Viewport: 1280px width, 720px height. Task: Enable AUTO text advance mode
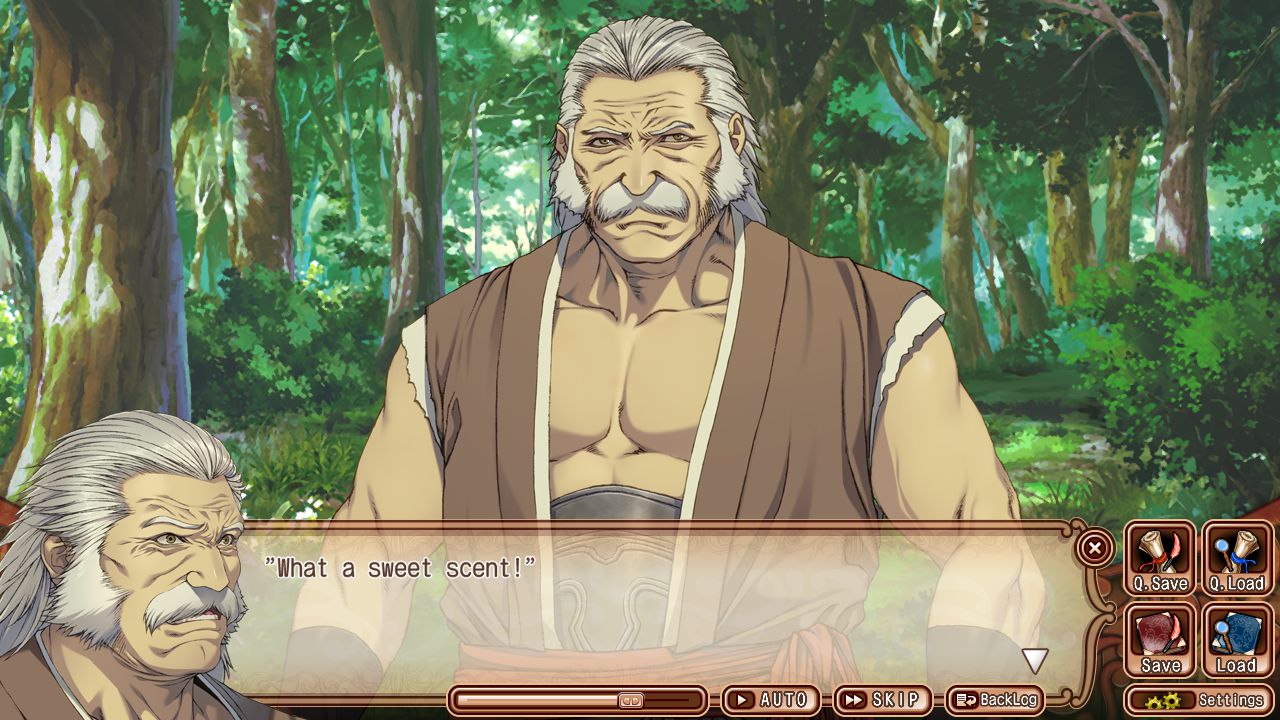[x=770, y=700]
